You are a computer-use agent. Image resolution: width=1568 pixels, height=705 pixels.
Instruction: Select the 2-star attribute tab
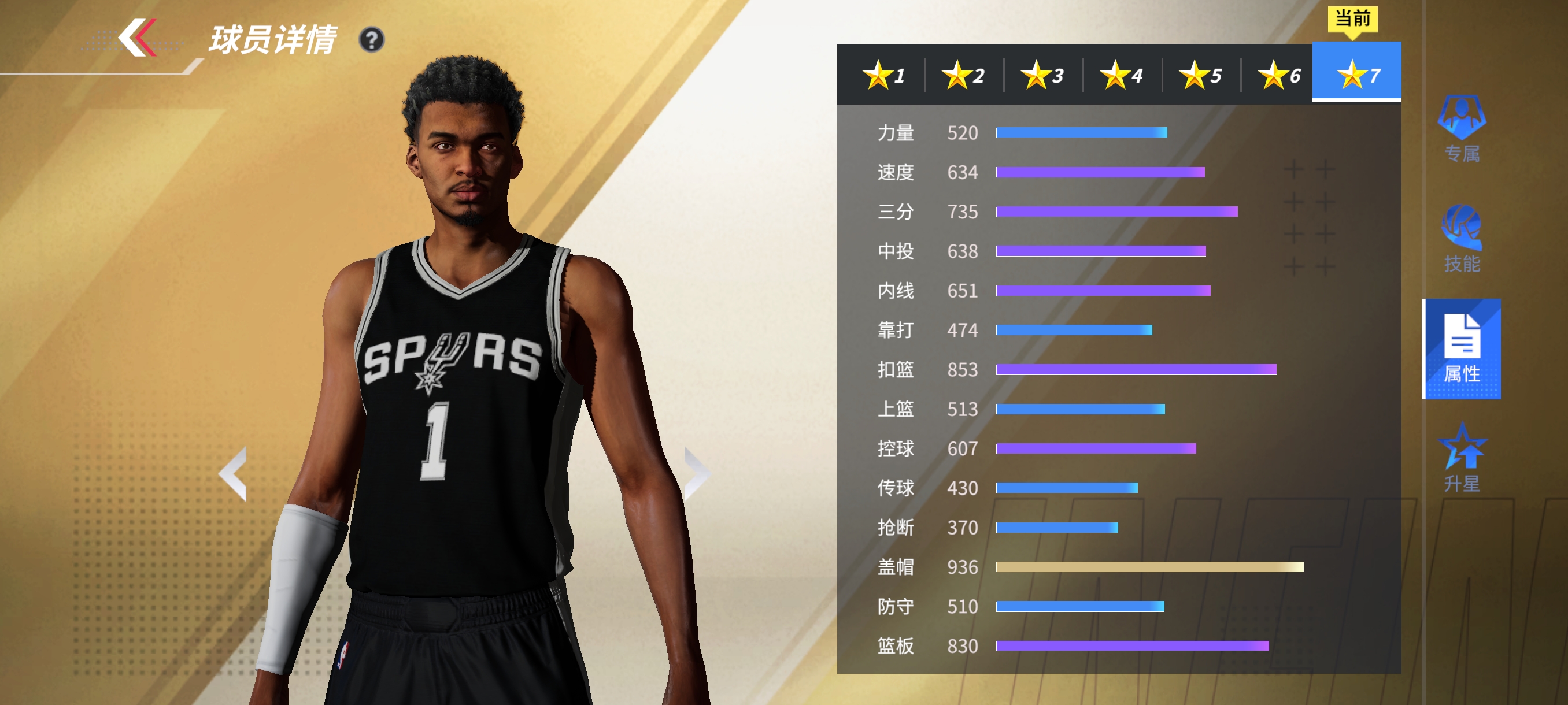(963, 76)
